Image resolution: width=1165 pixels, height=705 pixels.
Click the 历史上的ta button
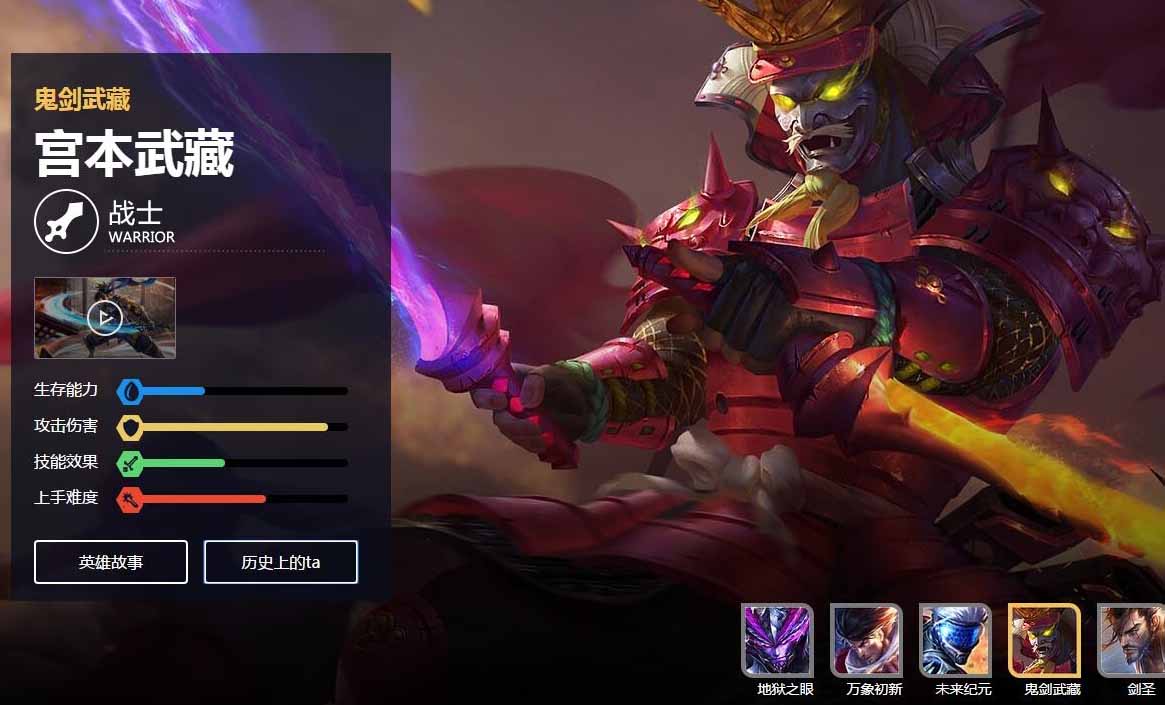[281, 562]
